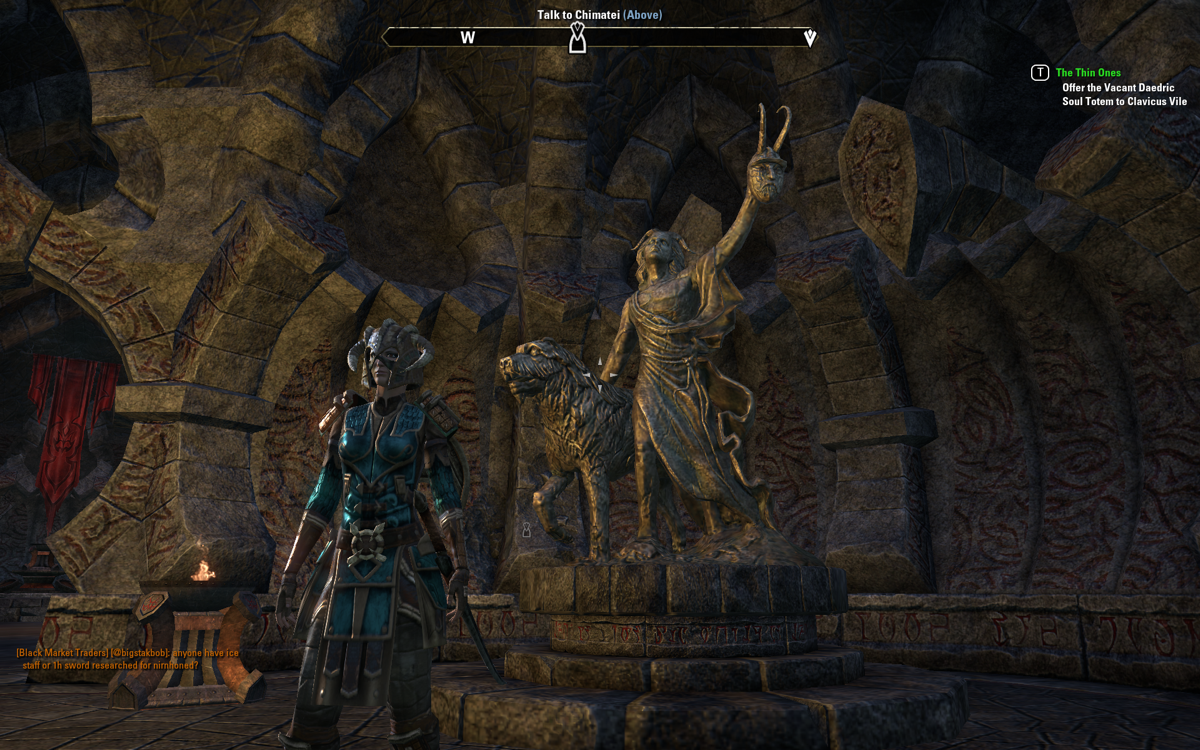Click the Chimatei quest marker on the compass
The width and height of the screenshot is (1200, 750).
click(577, 38)
